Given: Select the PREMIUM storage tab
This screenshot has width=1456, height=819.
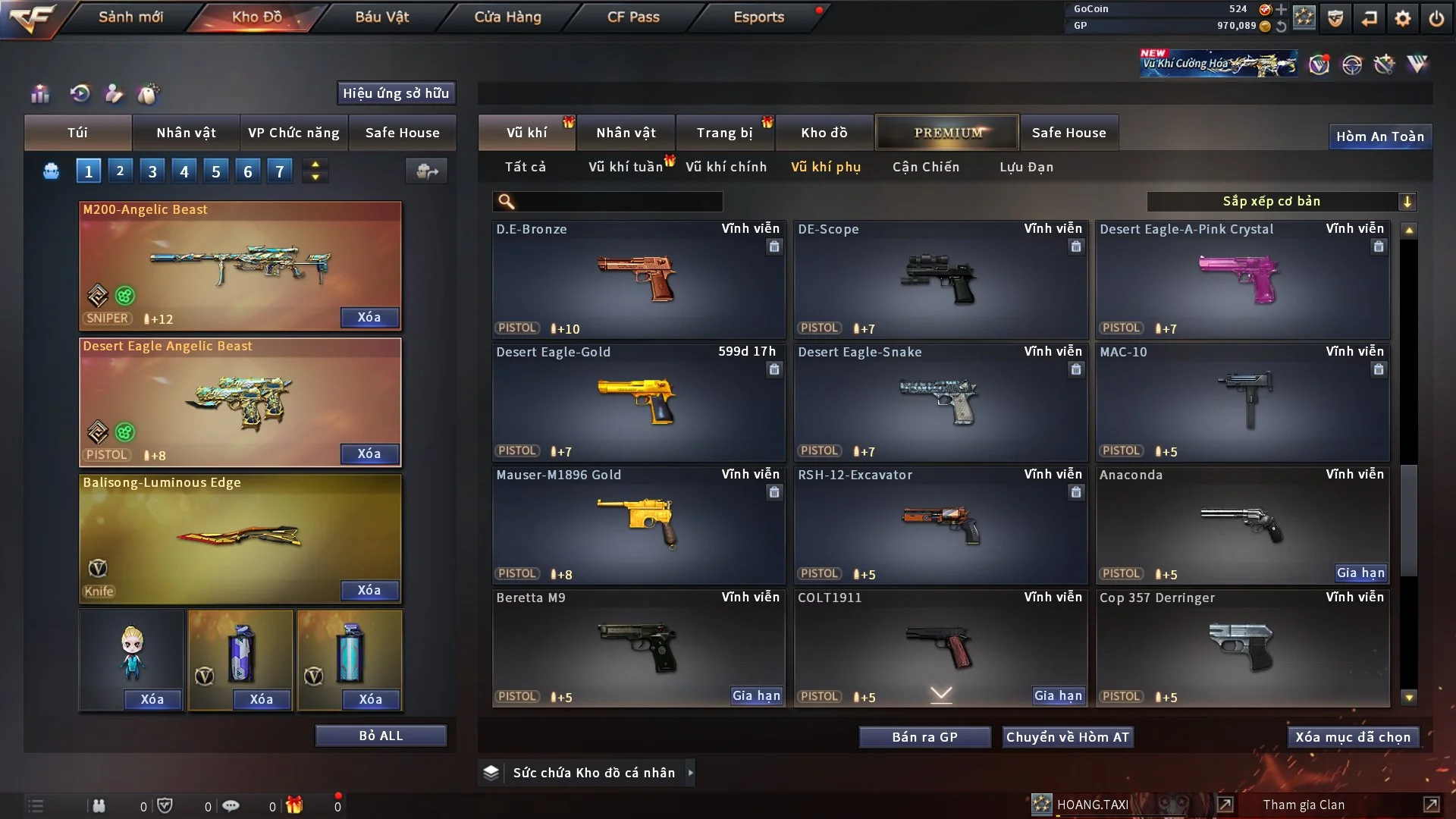Looking at the screenshot, I should coord(947,133).
